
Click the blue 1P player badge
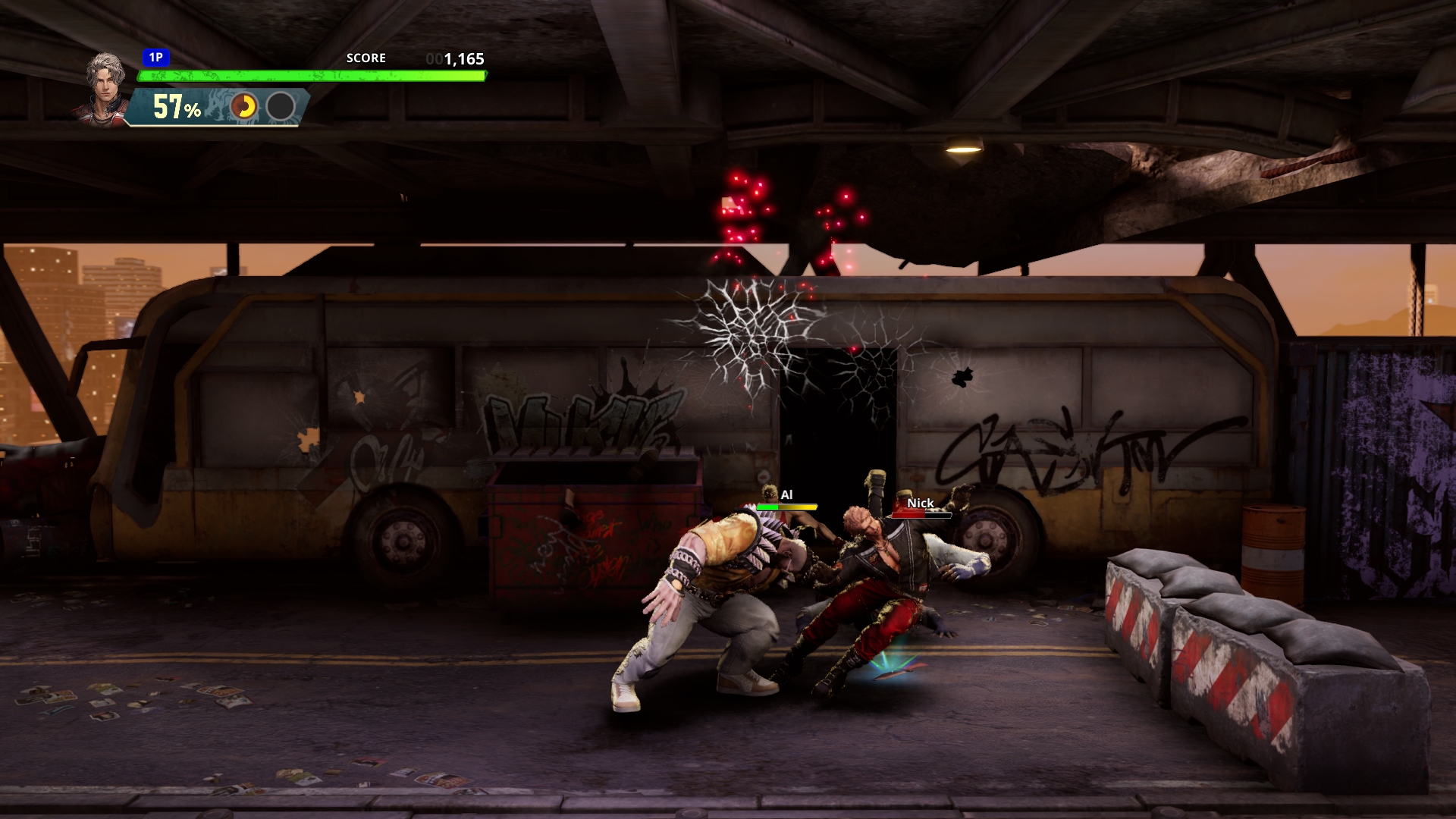[x=155, y=57]
